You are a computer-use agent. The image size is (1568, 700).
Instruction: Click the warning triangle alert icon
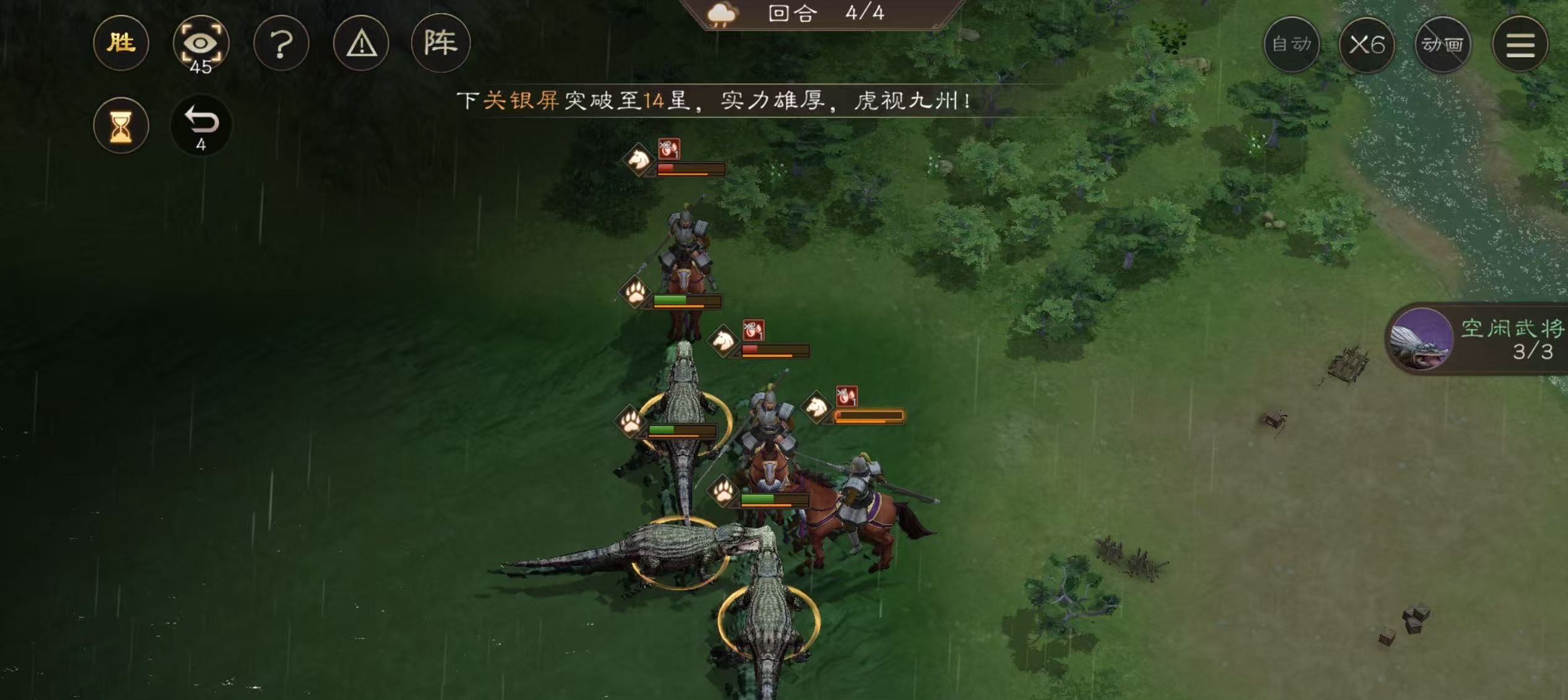pyautogui.click(x=362, y=42)
